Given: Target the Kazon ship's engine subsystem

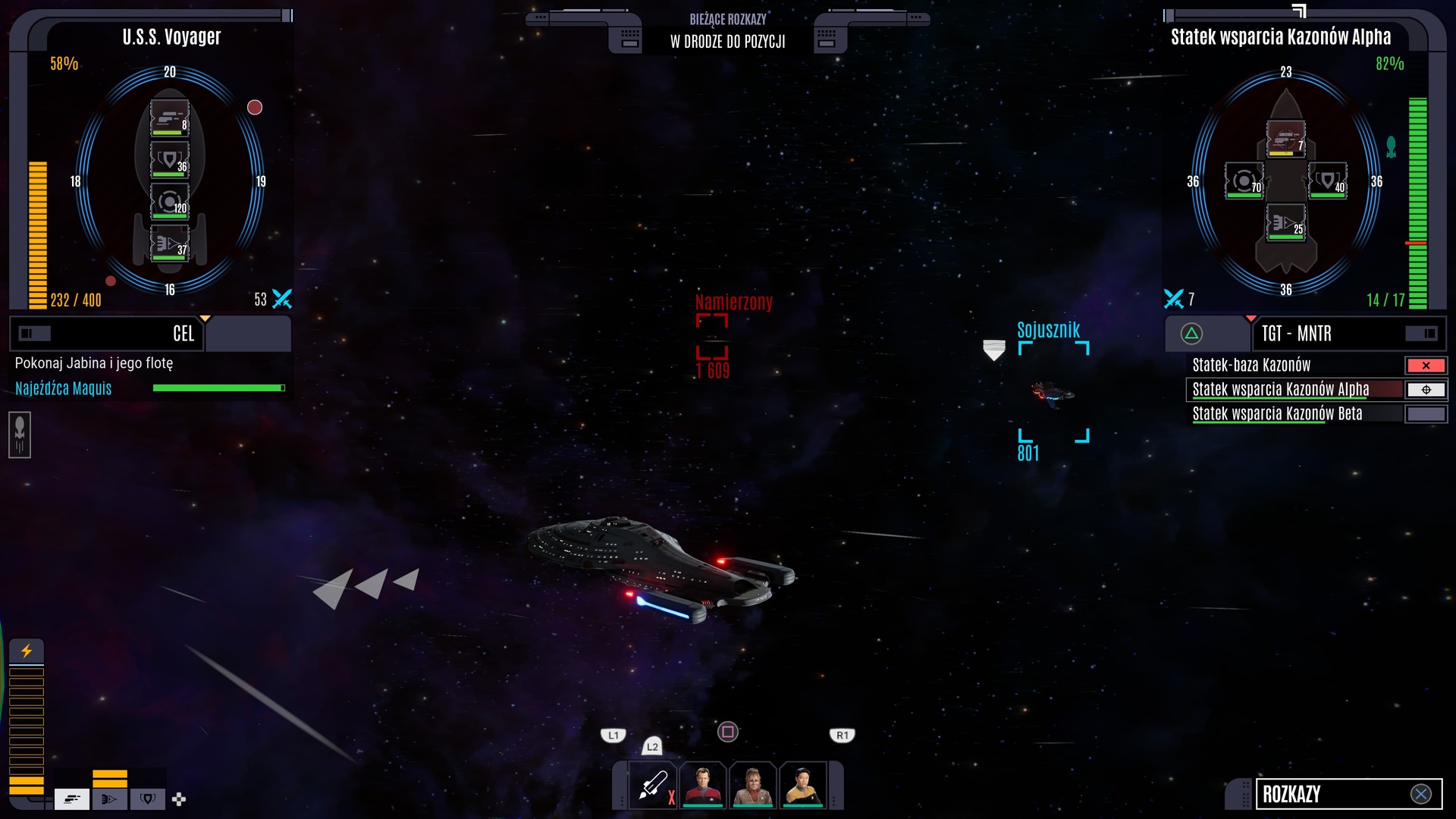Looking at the screenshot, I should [1286, 223].
